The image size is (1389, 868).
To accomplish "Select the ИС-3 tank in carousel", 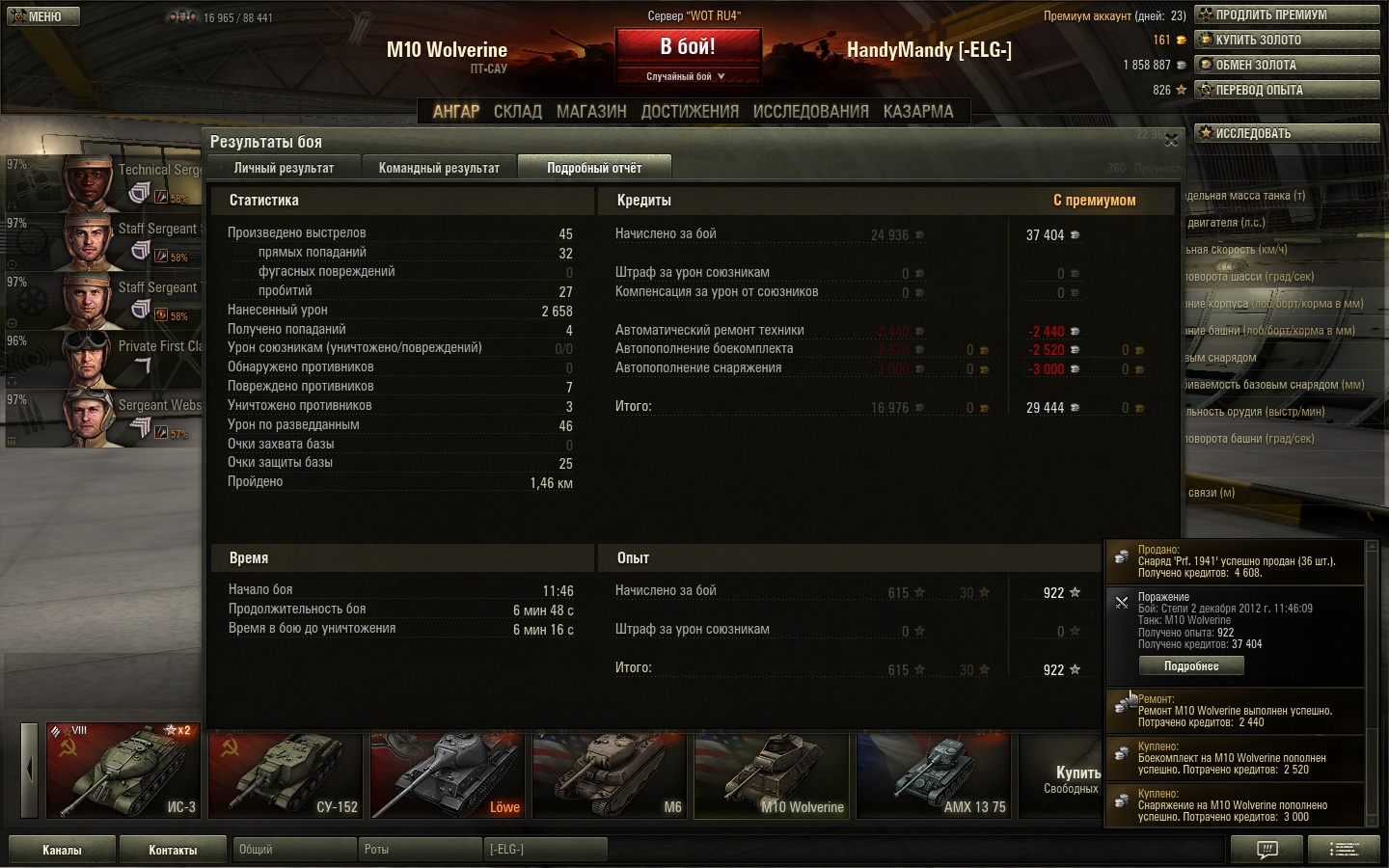I will (123, 771).
